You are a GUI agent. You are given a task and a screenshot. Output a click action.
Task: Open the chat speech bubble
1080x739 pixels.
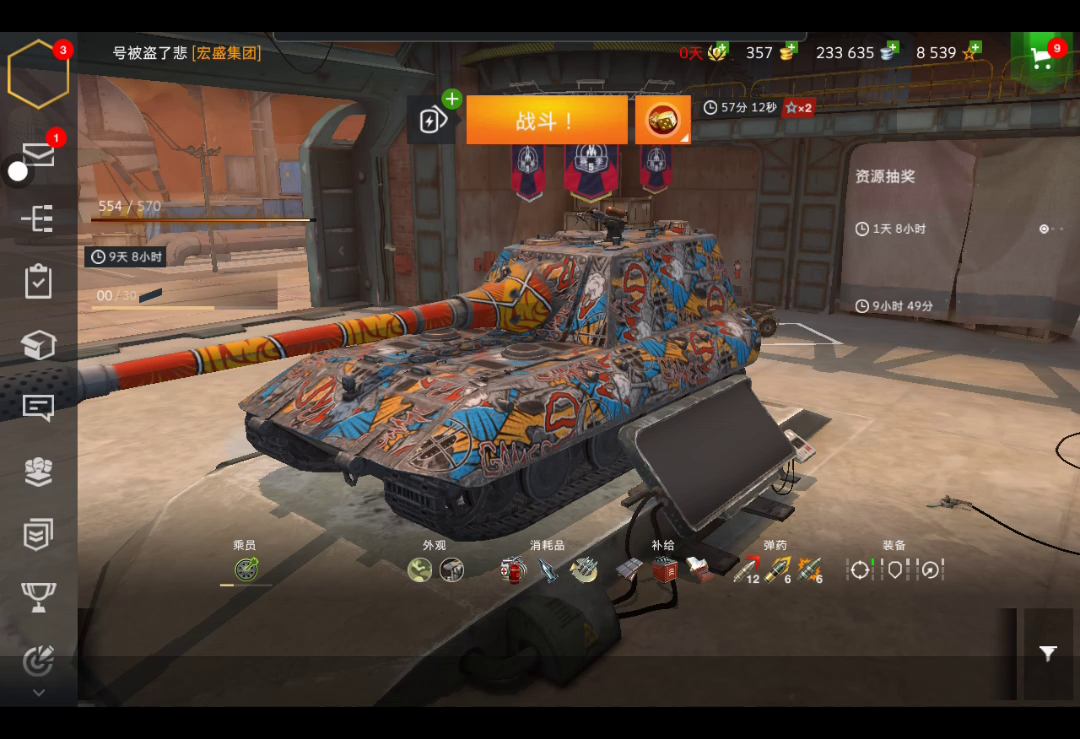pyautogui.click(x=38, y=407)
